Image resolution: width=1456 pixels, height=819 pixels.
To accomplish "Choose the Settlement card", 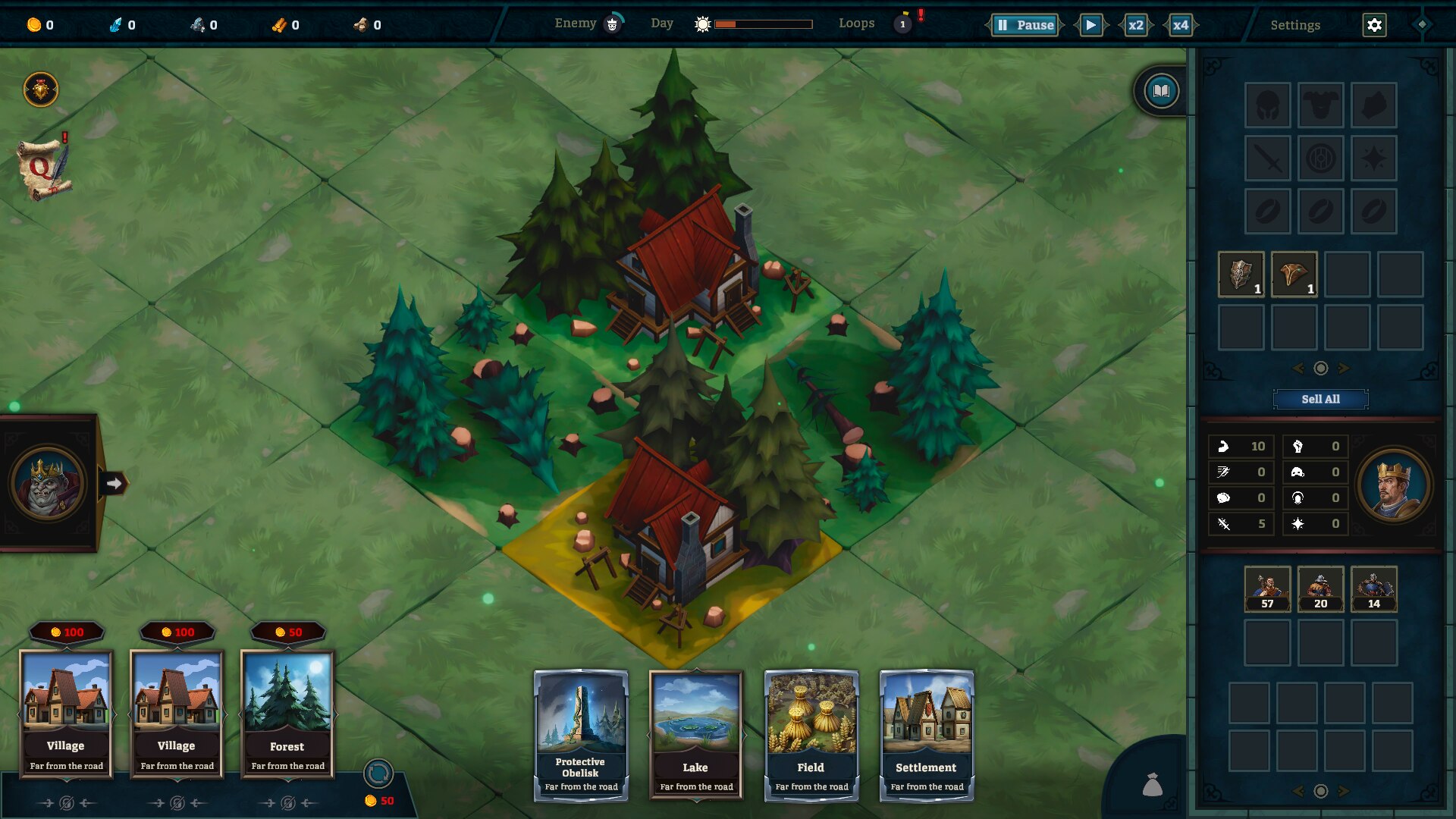I will click(x=926, y=734).
